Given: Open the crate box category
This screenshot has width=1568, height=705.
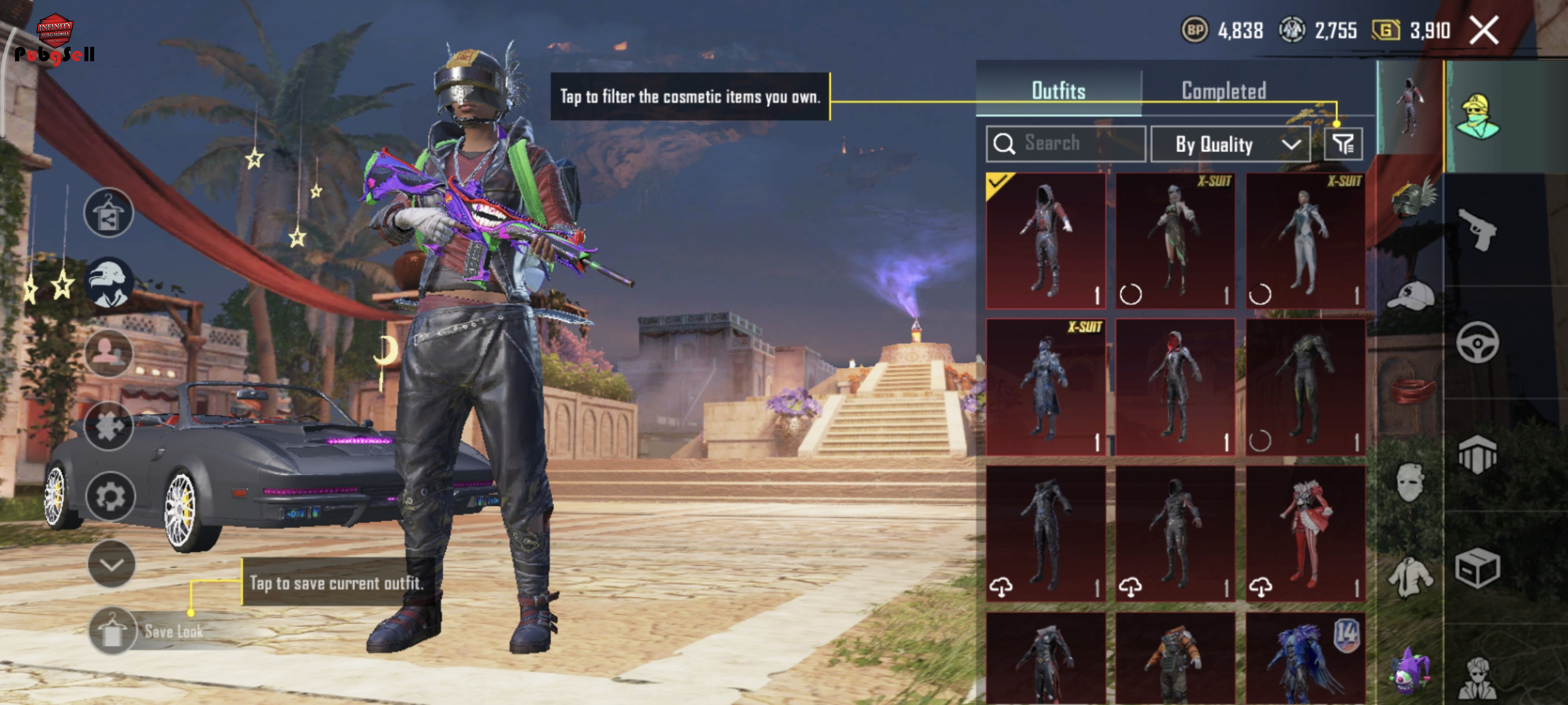Looking at the screenshot, I should [1478, 568].
